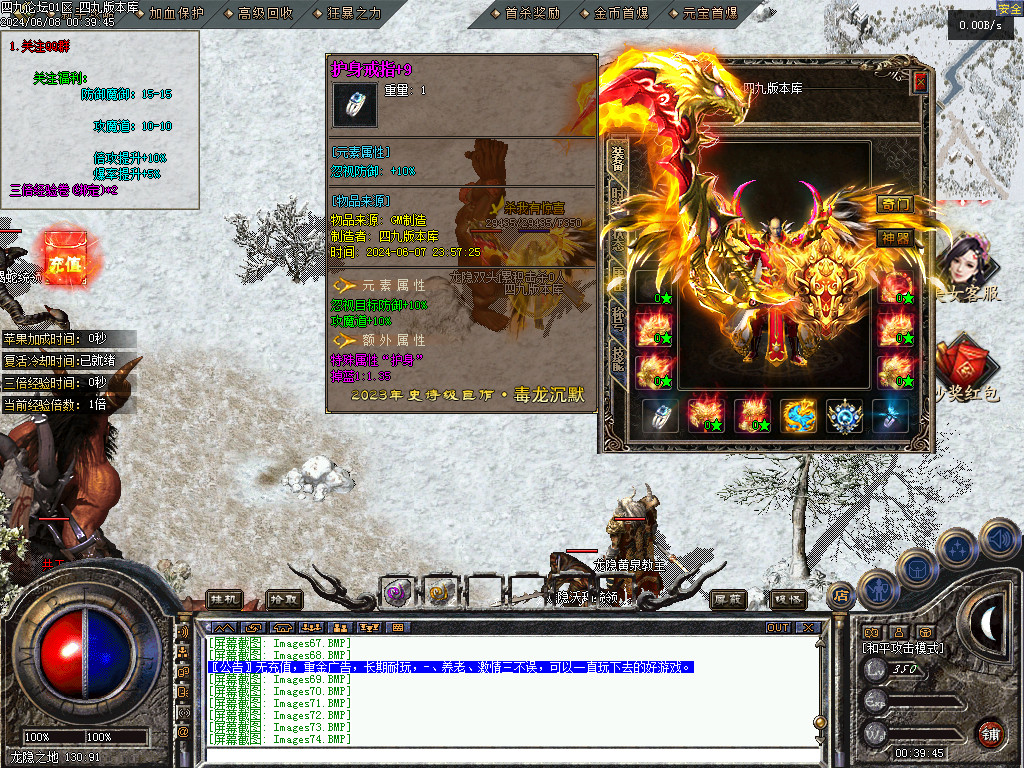This screenshot has height=768, width=1024.
Task: Open the 奇门 panel
Action: point(895,204)
